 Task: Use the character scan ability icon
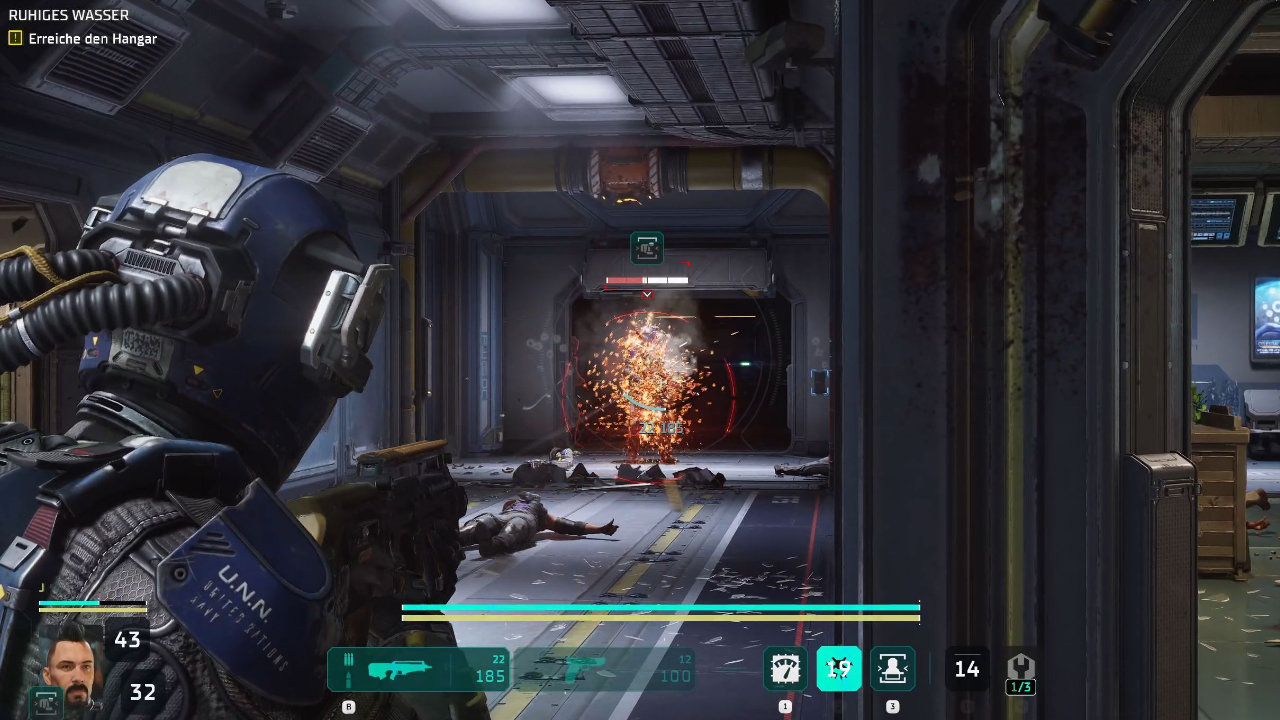point(892,669)
